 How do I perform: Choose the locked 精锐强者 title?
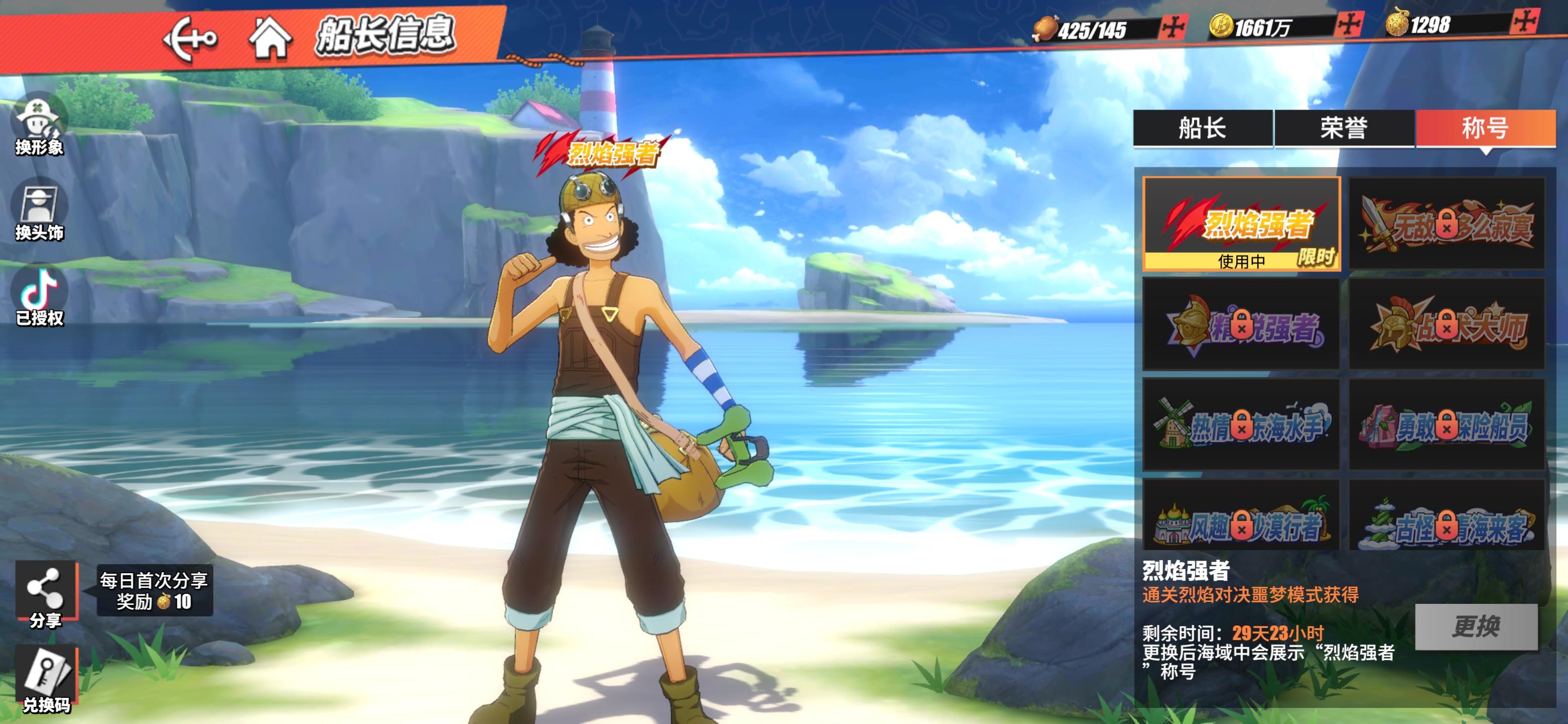coord(1241,325)
